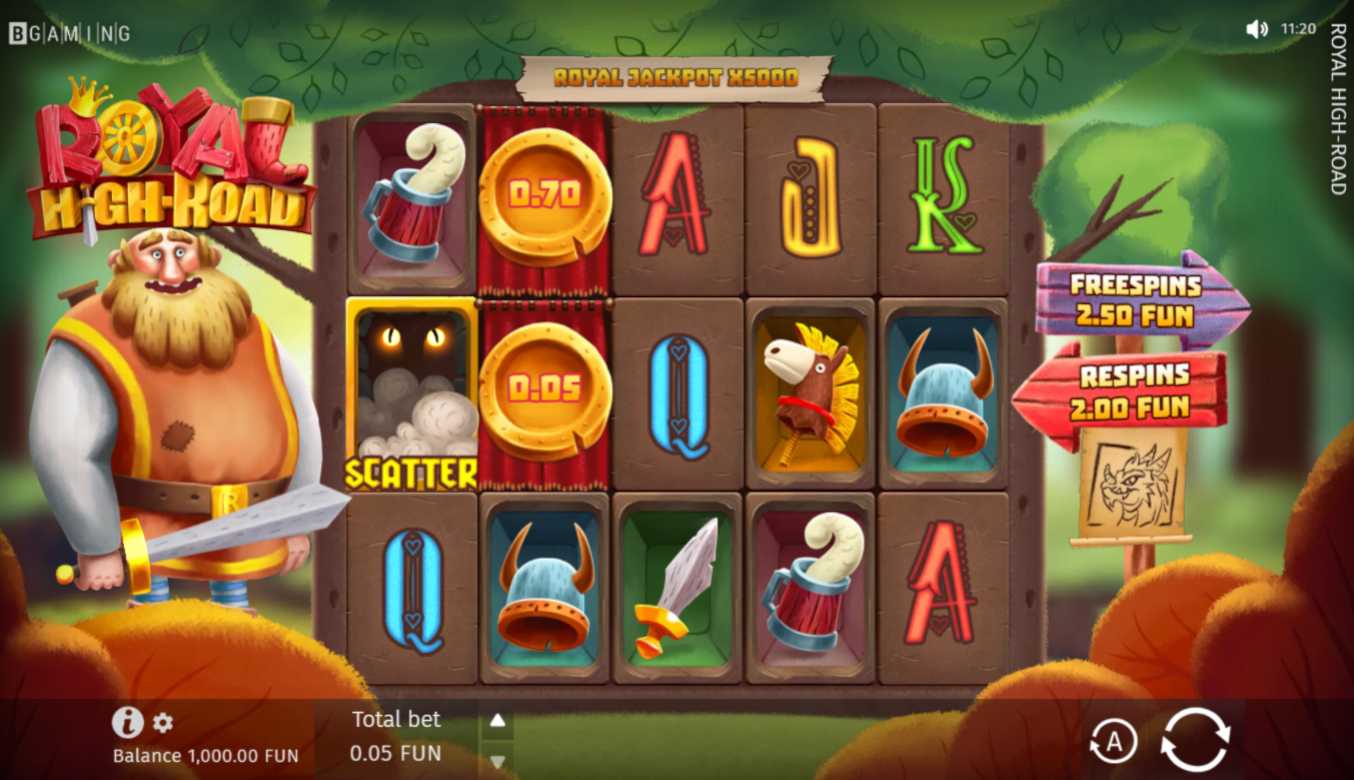The image size is (1354, 780).
Task: Toggle the sound speaker icon
Action: tap(1257, 29)
